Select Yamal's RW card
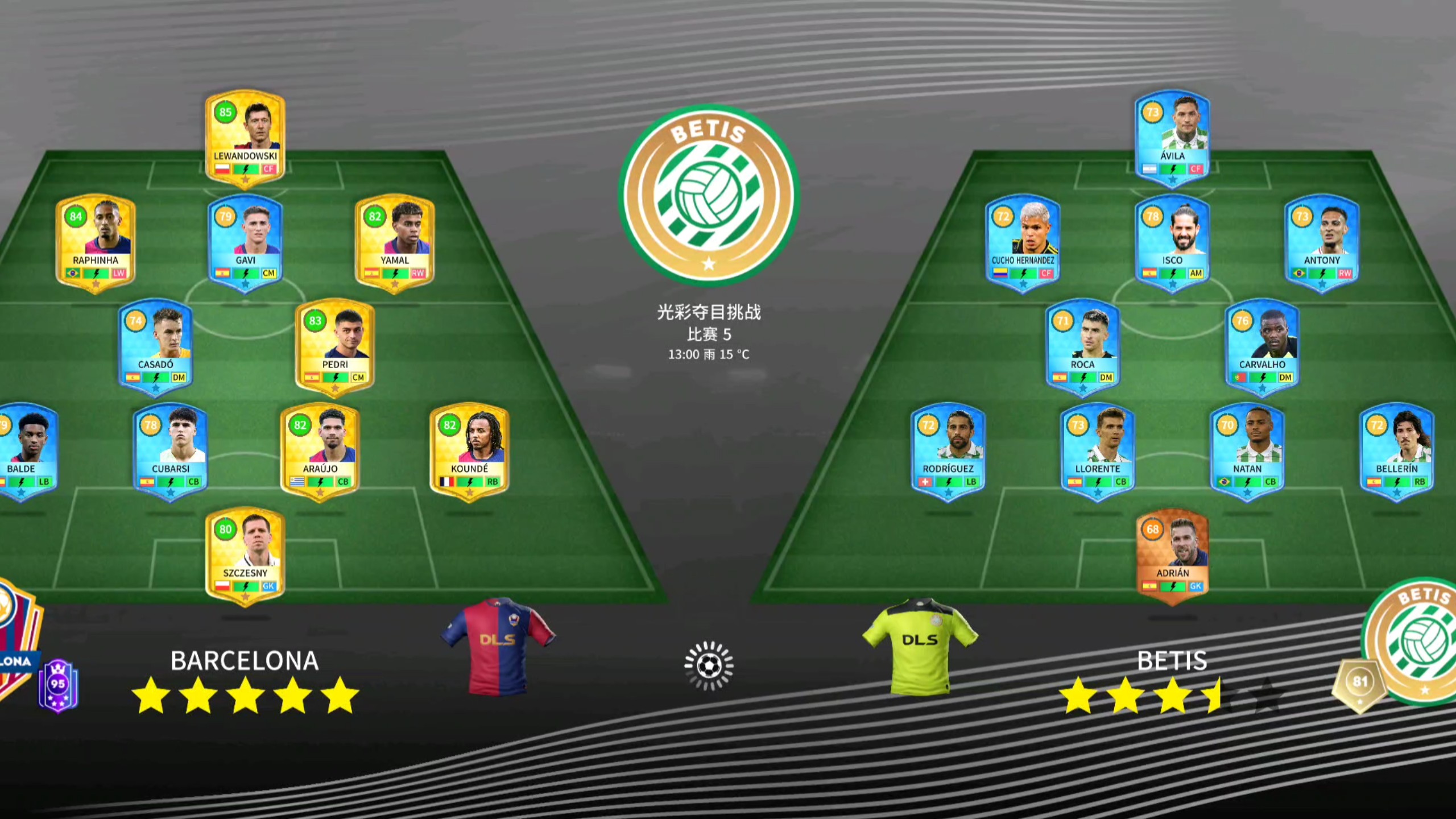 395,242
